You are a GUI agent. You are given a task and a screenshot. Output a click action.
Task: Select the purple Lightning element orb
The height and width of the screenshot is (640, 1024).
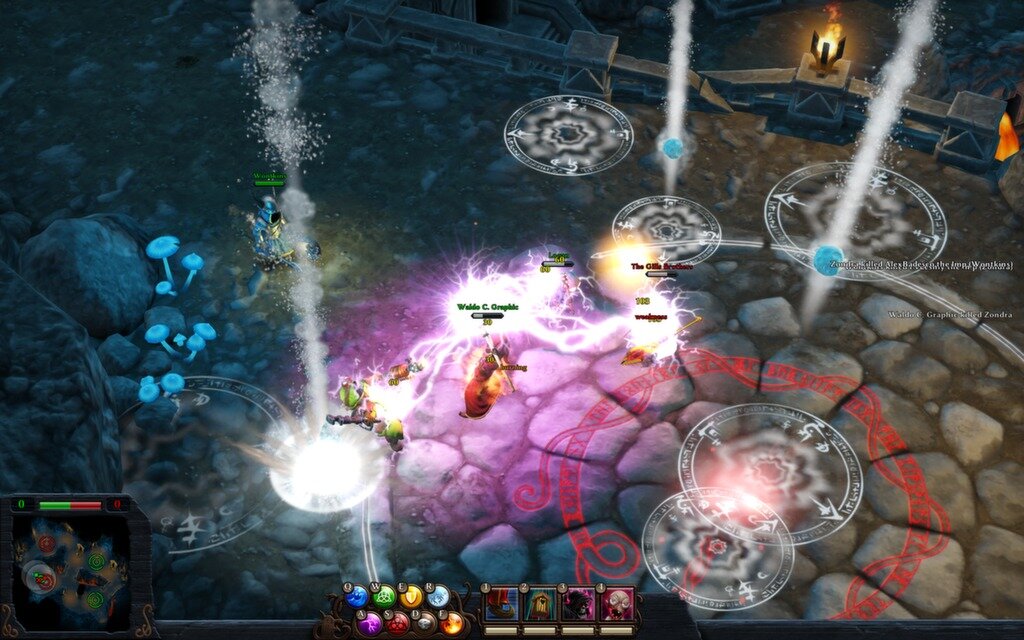(370, 622)
